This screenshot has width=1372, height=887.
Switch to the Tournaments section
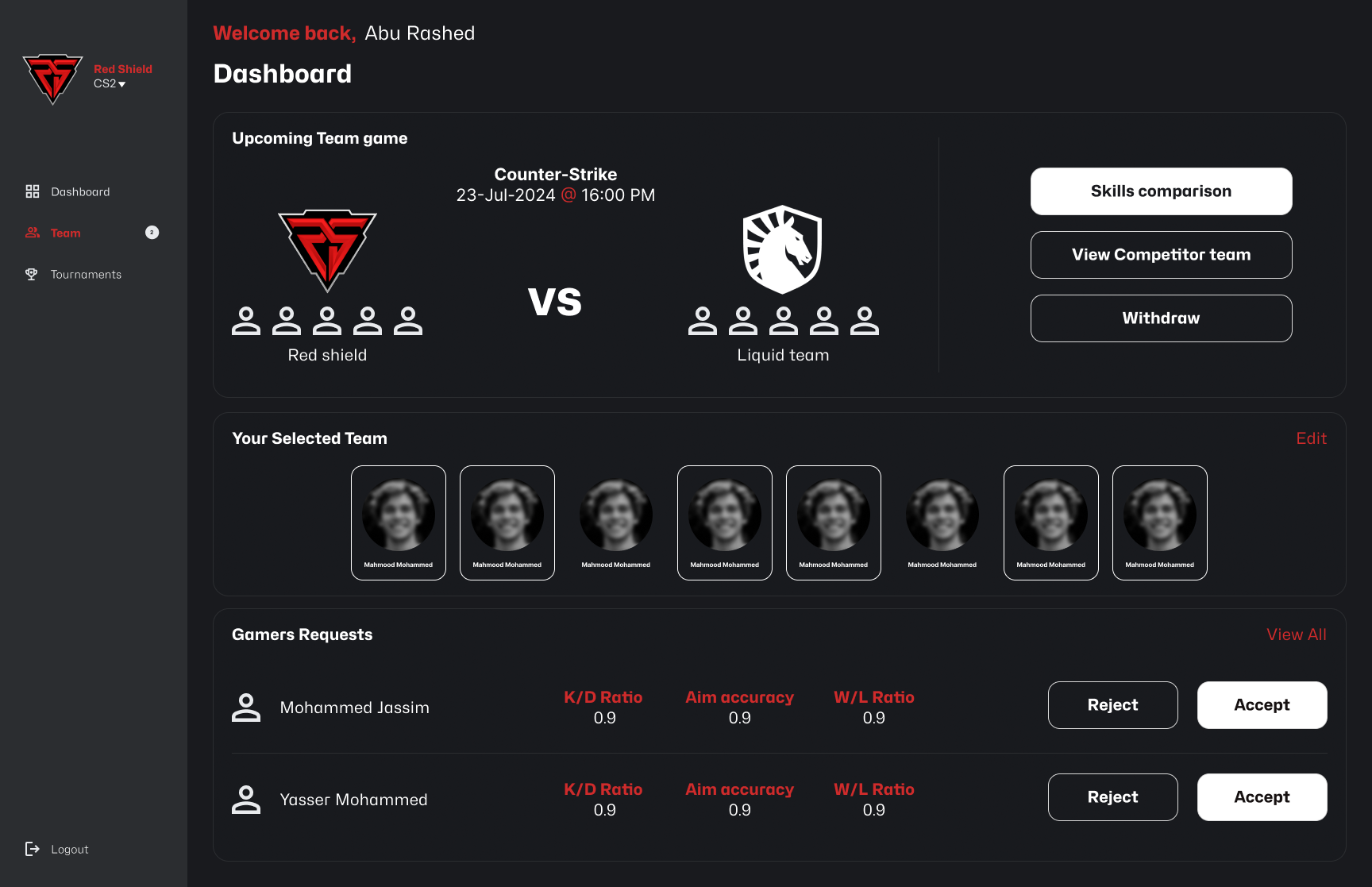(x=86, y=274)
